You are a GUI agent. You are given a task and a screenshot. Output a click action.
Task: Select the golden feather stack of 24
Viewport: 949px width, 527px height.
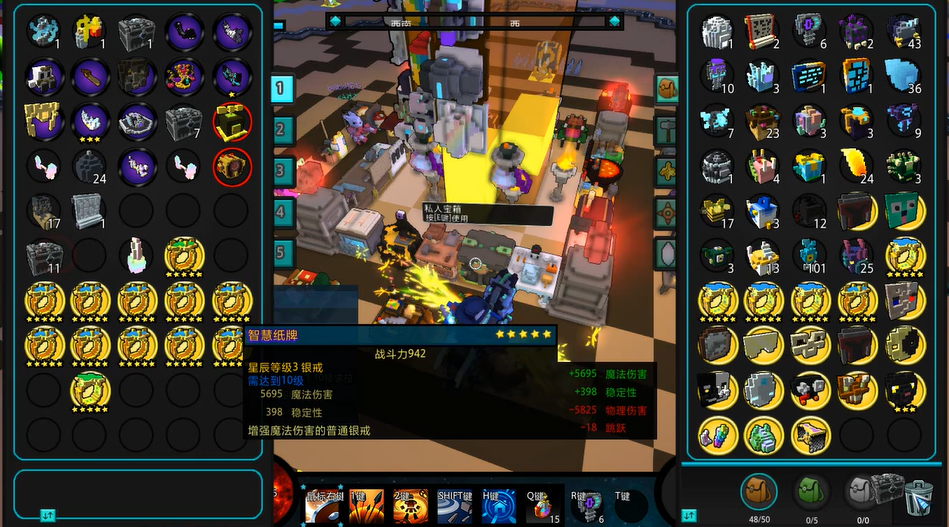pos(857,166)
